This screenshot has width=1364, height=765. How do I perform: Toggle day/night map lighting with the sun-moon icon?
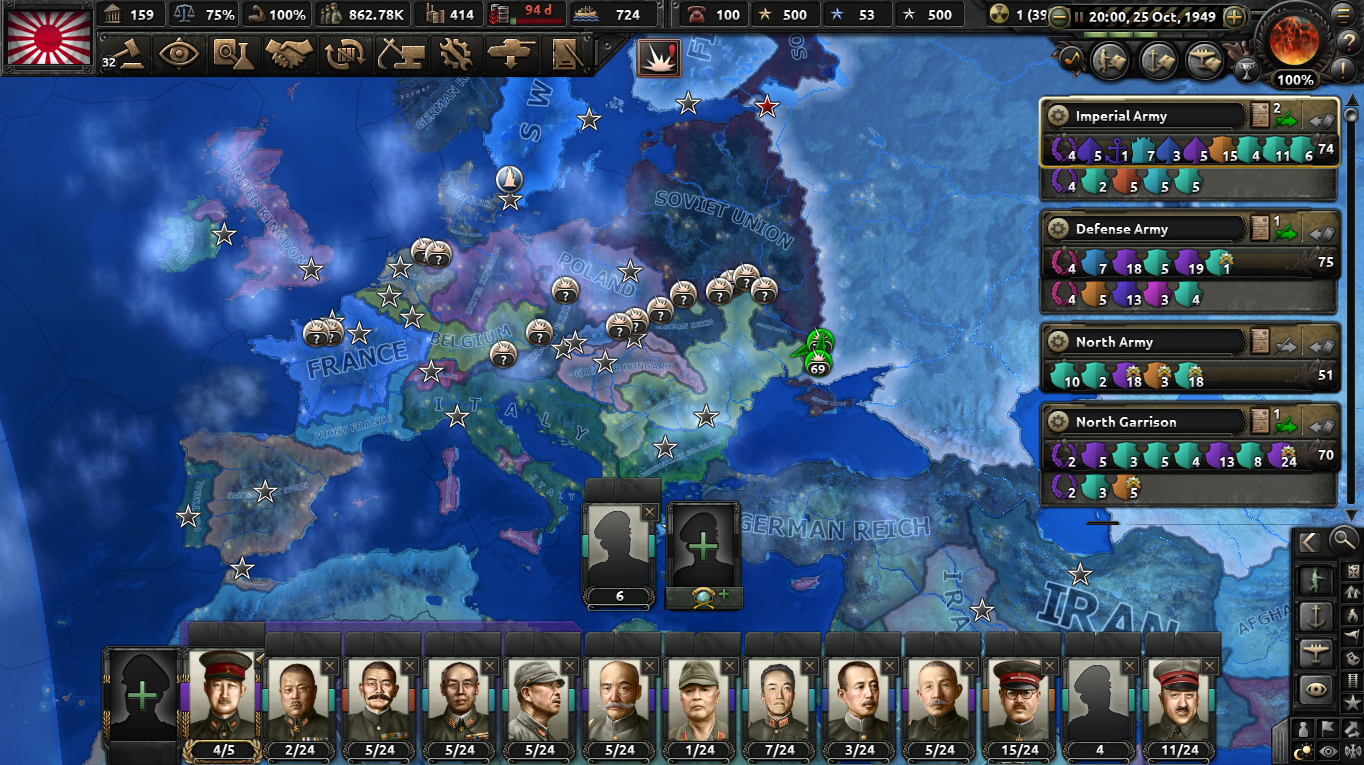tap(1303, 750)
